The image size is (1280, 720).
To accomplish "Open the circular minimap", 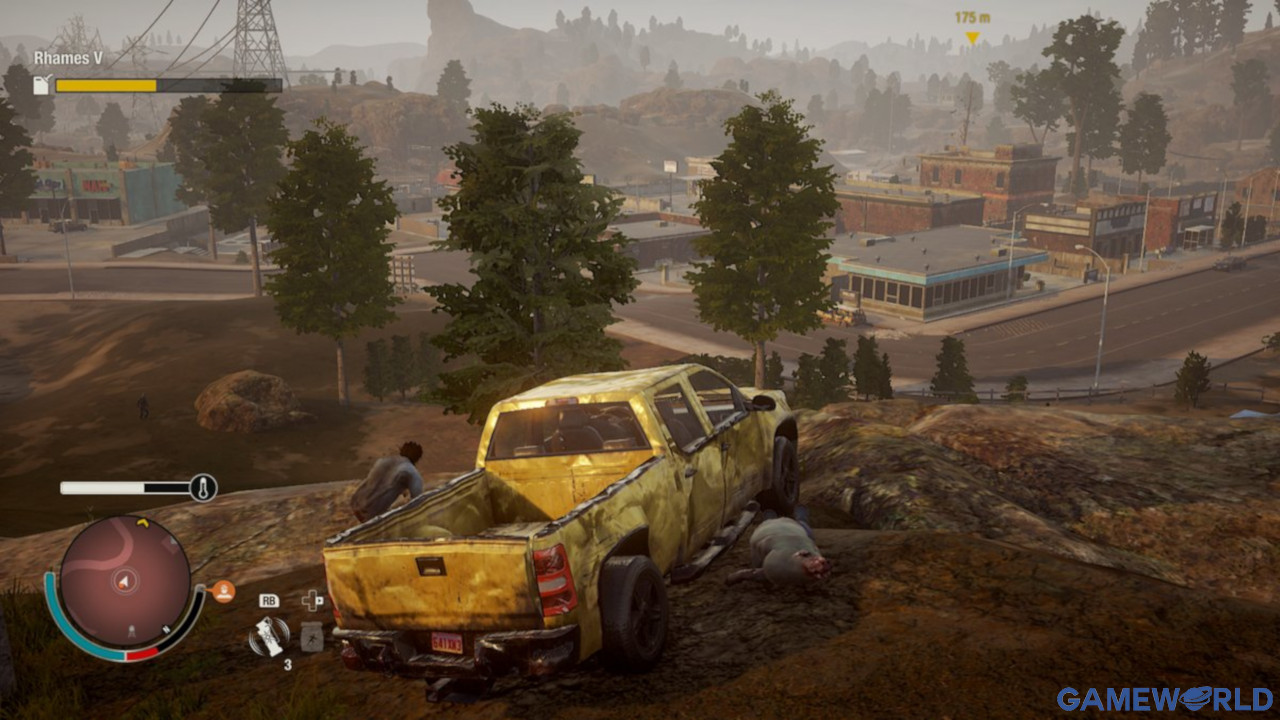I will tap(124, 581).
